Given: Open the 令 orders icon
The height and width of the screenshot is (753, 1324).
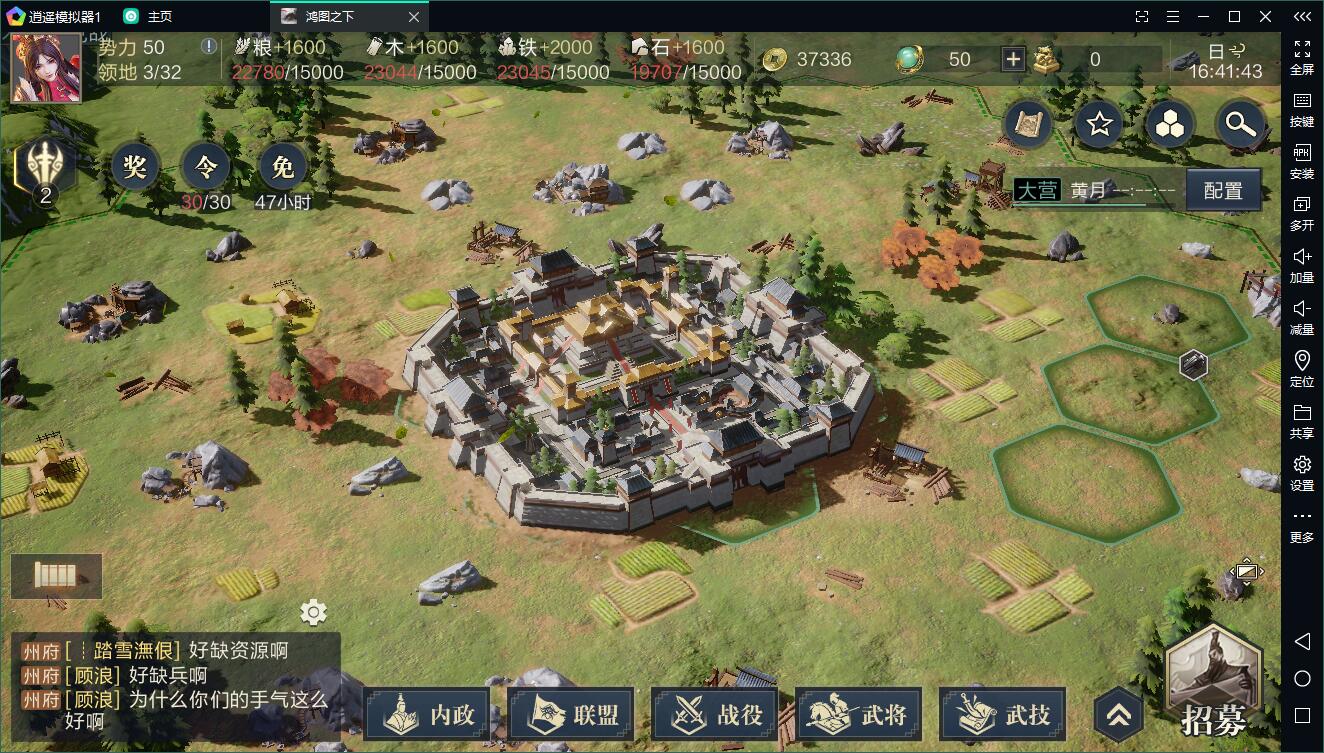Looking at the screenshot, I should pyautogui.click(x=205, y=166).
